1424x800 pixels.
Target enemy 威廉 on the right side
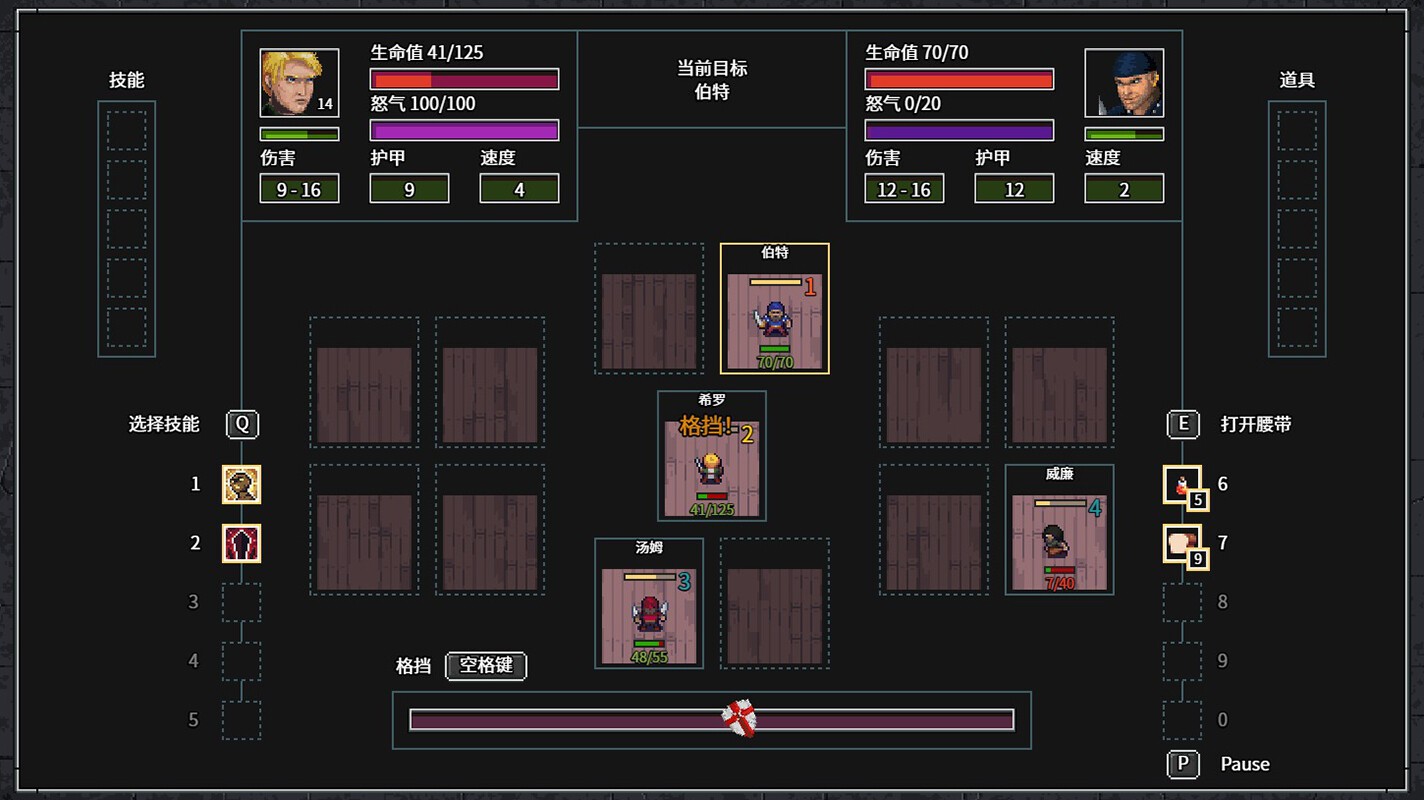[1059, 530]
